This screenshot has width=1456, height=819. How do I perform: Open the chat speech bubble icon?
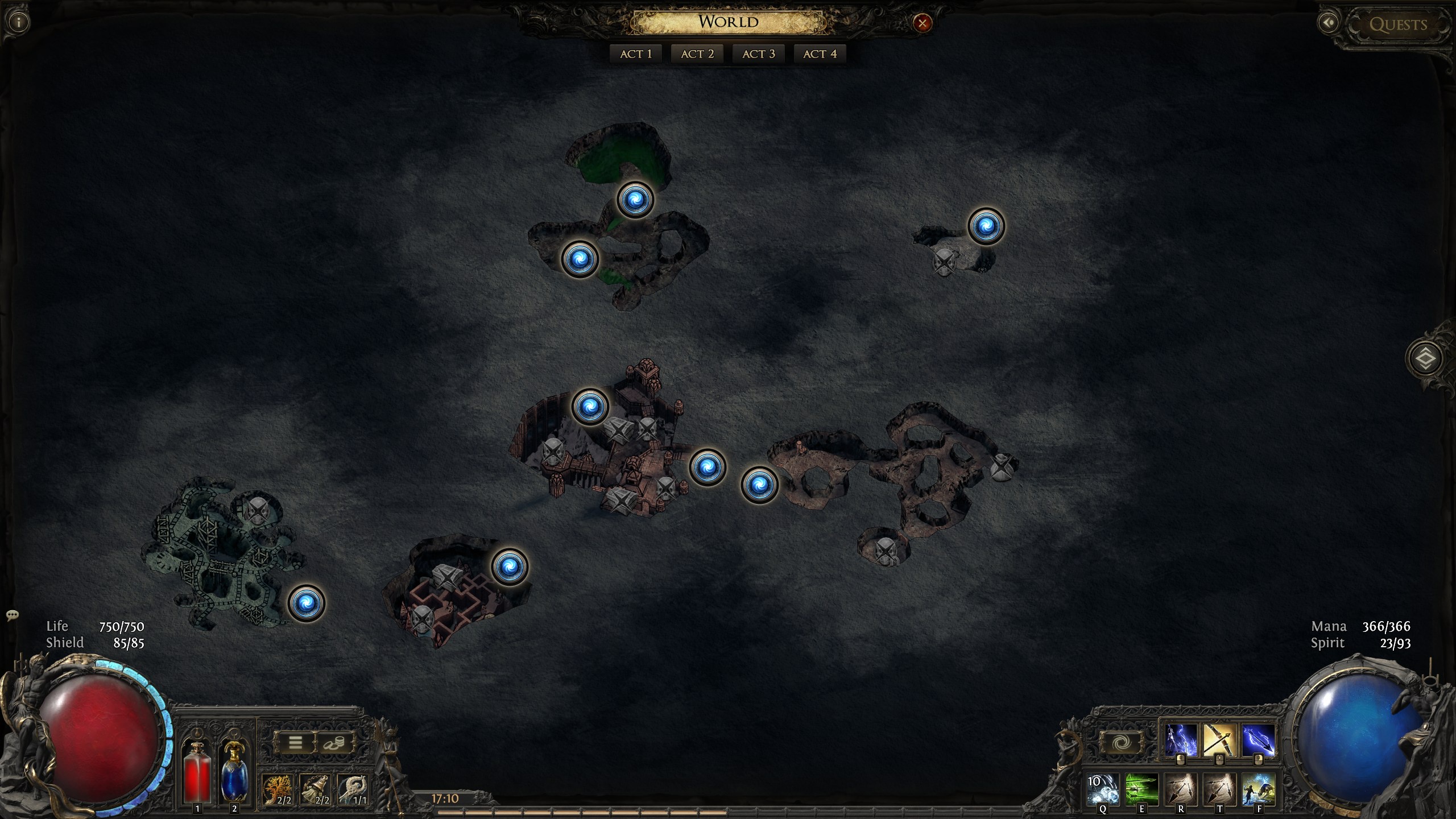pos(13,615)
